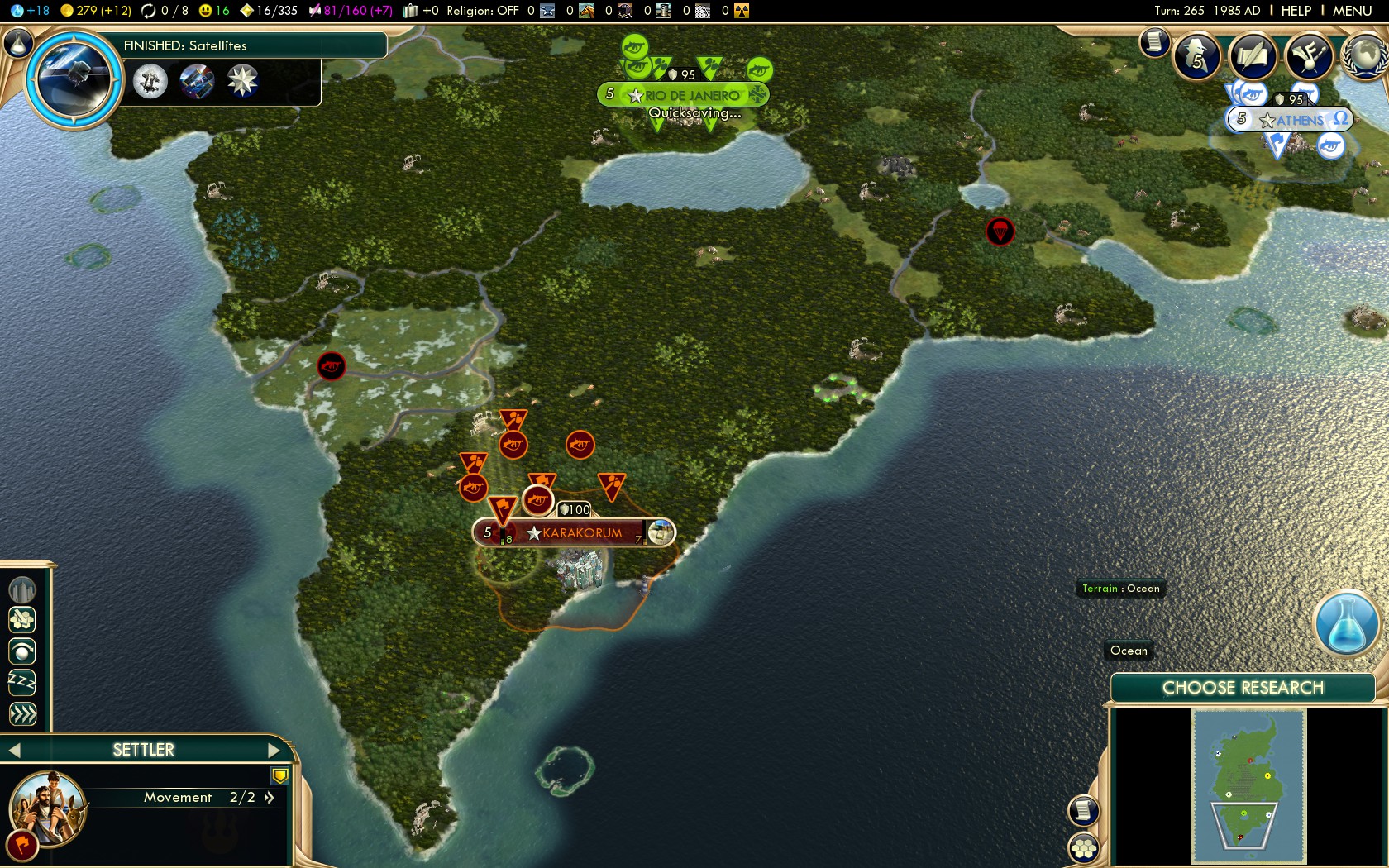Open the World Congress globe button

point(1367,56)
